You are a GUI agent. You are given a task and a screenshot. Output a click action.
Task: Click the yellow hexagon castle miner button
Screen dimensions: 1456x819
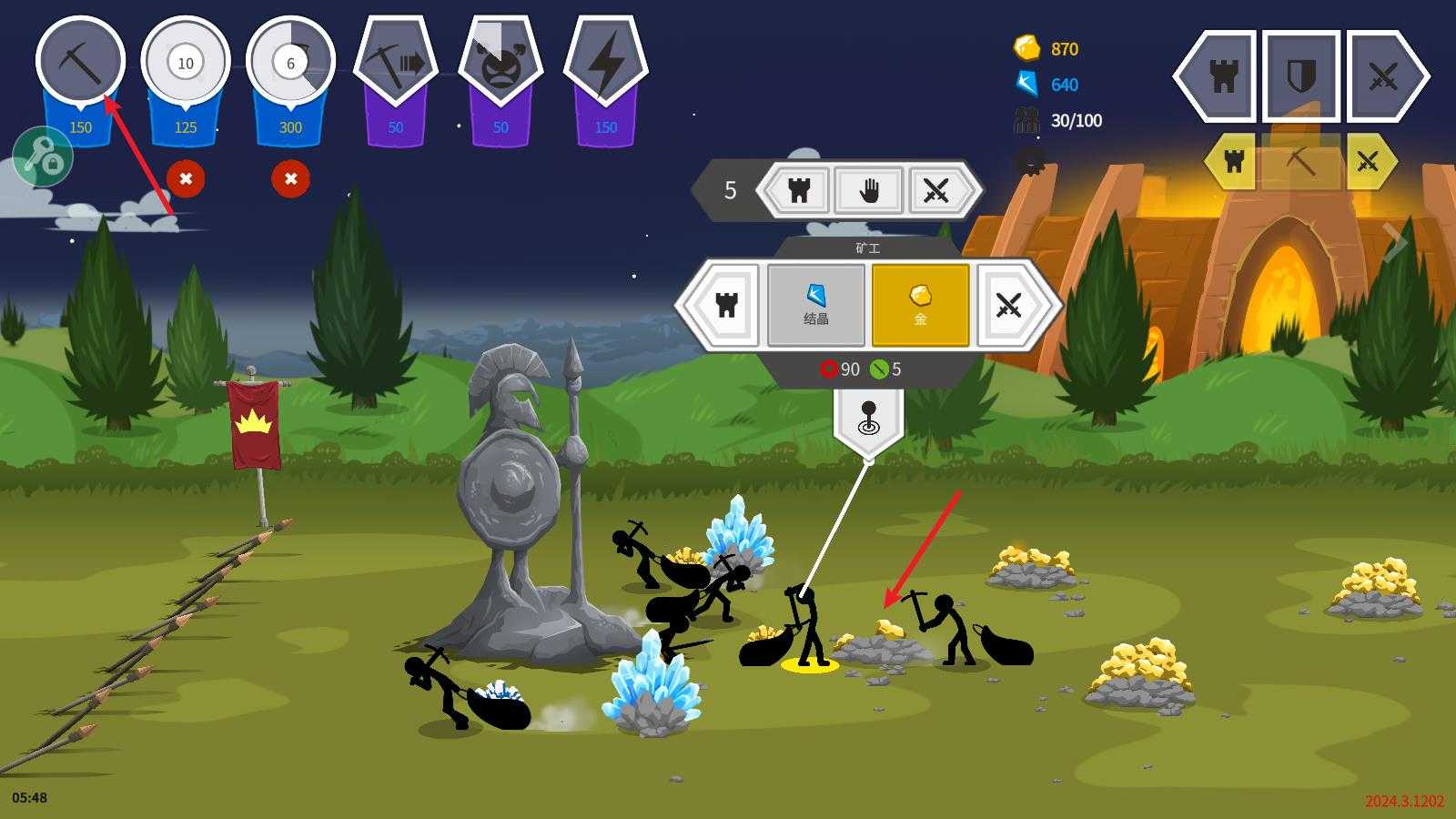coord(1234,162)
